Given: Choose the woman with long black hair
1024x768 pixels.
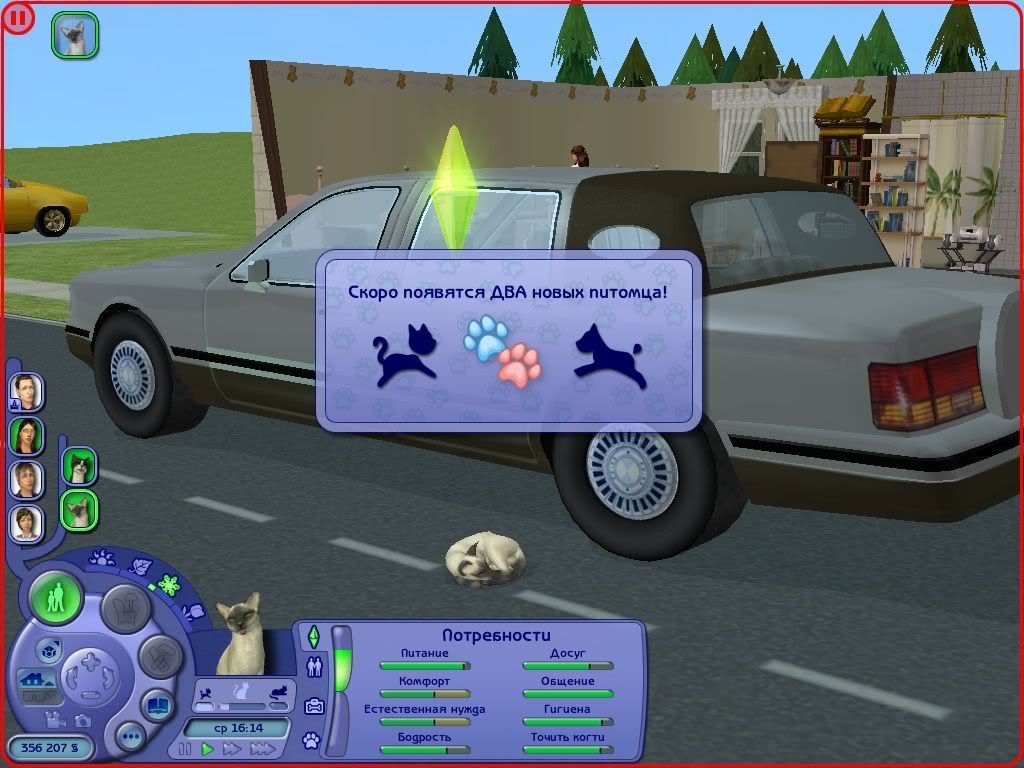Looking at the screenshot, I should point(26,435).
